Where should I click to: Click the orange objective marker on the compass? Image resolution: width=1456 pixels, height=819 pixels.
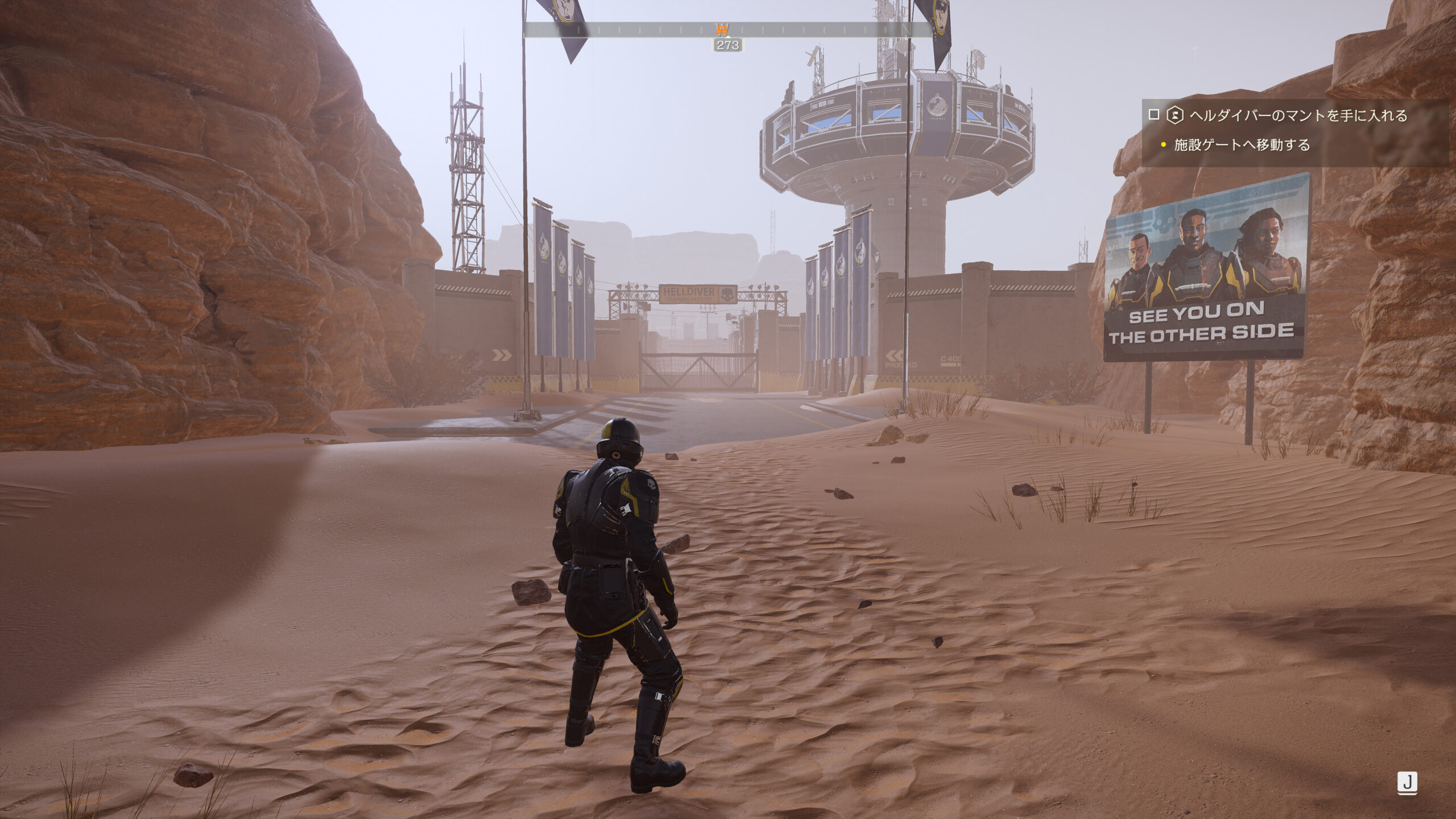[722, 30]
